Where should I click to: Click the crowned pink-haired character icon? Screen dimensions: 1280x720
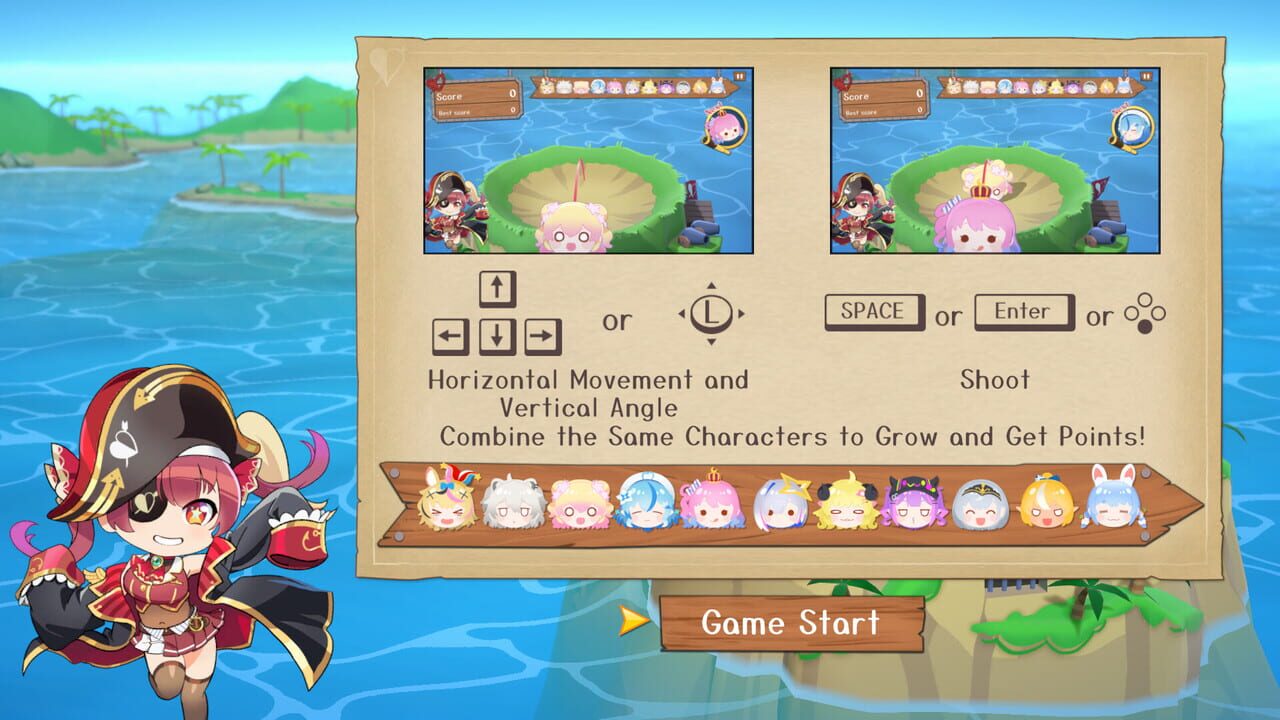coord(710,505)
